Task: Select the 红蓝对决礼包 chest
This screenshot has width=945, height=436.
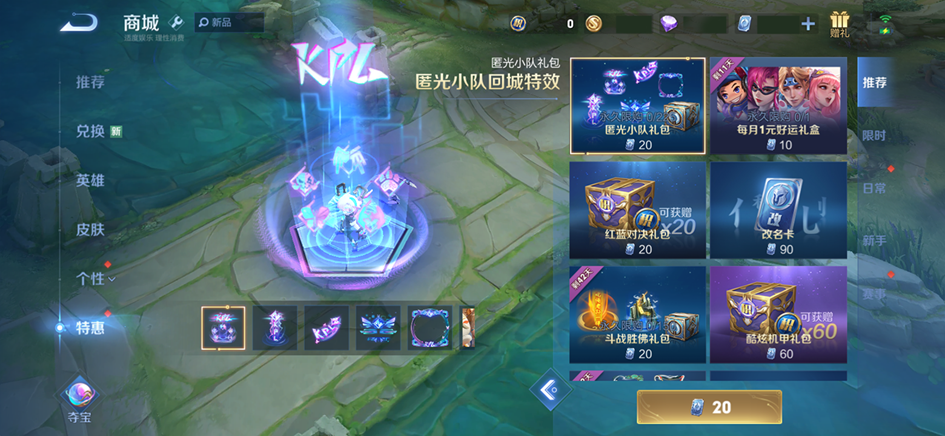Action: click(x=637, y=208)
